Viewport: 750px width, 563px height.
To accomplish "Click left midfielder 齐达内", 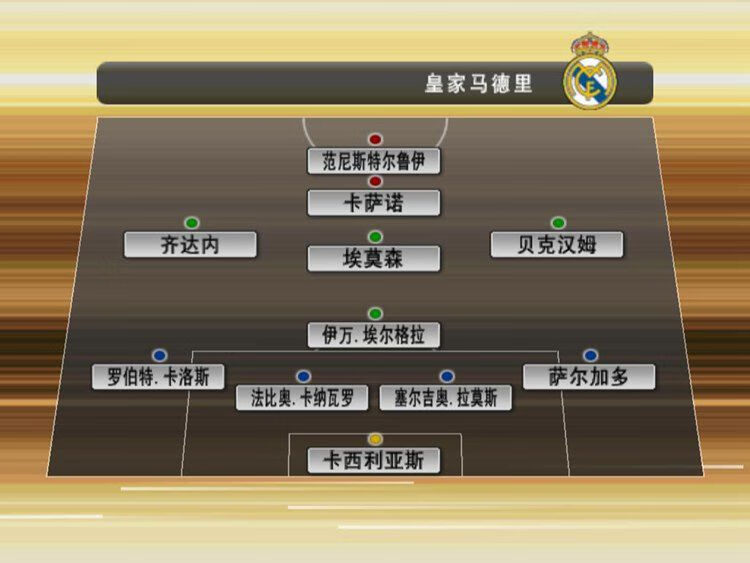I will tap(190, 245).
